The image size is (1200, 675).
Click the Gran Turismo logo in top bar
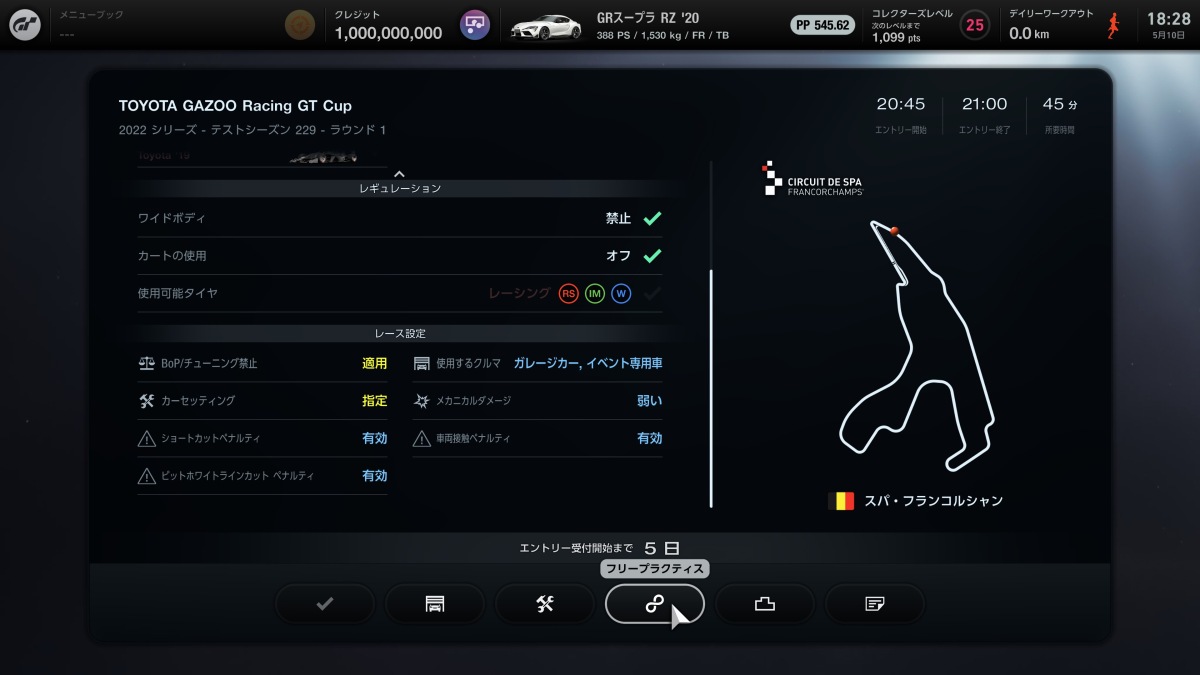point(25,25)
